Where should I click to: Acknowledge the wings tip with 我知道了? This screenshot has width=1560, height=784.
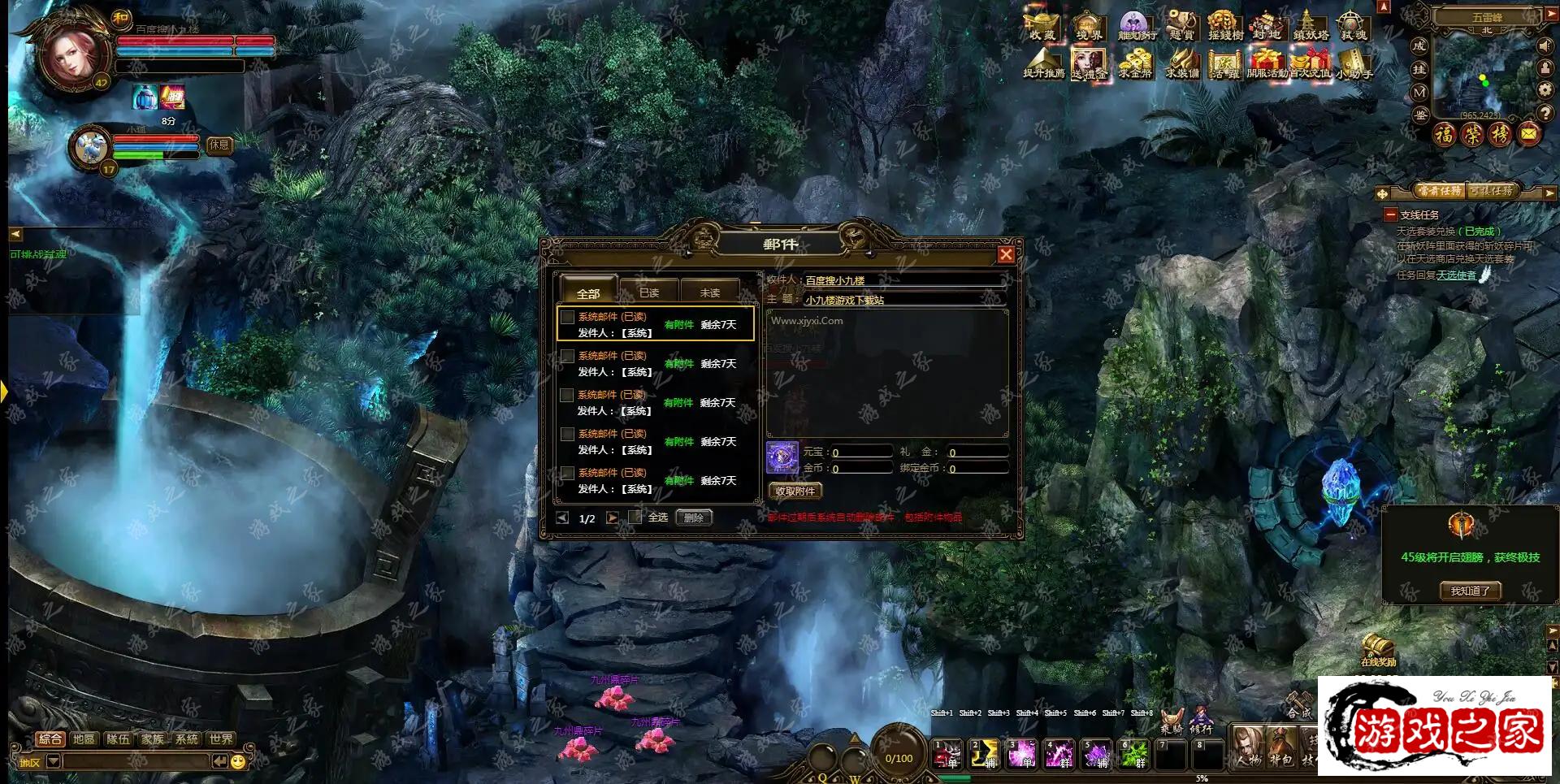tap(1470, 591)
